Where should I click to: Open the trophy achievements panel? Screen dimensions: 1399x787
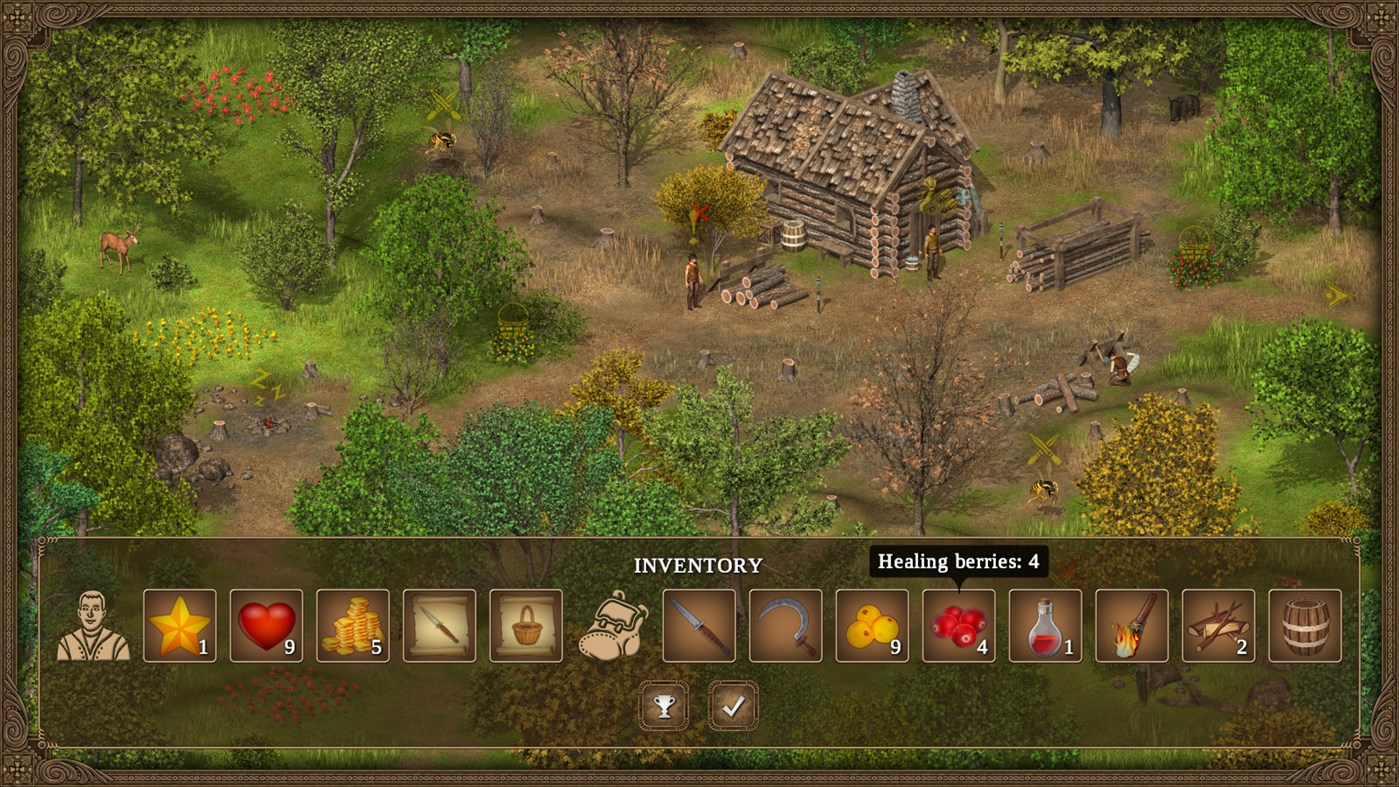(x=666, y=706)
